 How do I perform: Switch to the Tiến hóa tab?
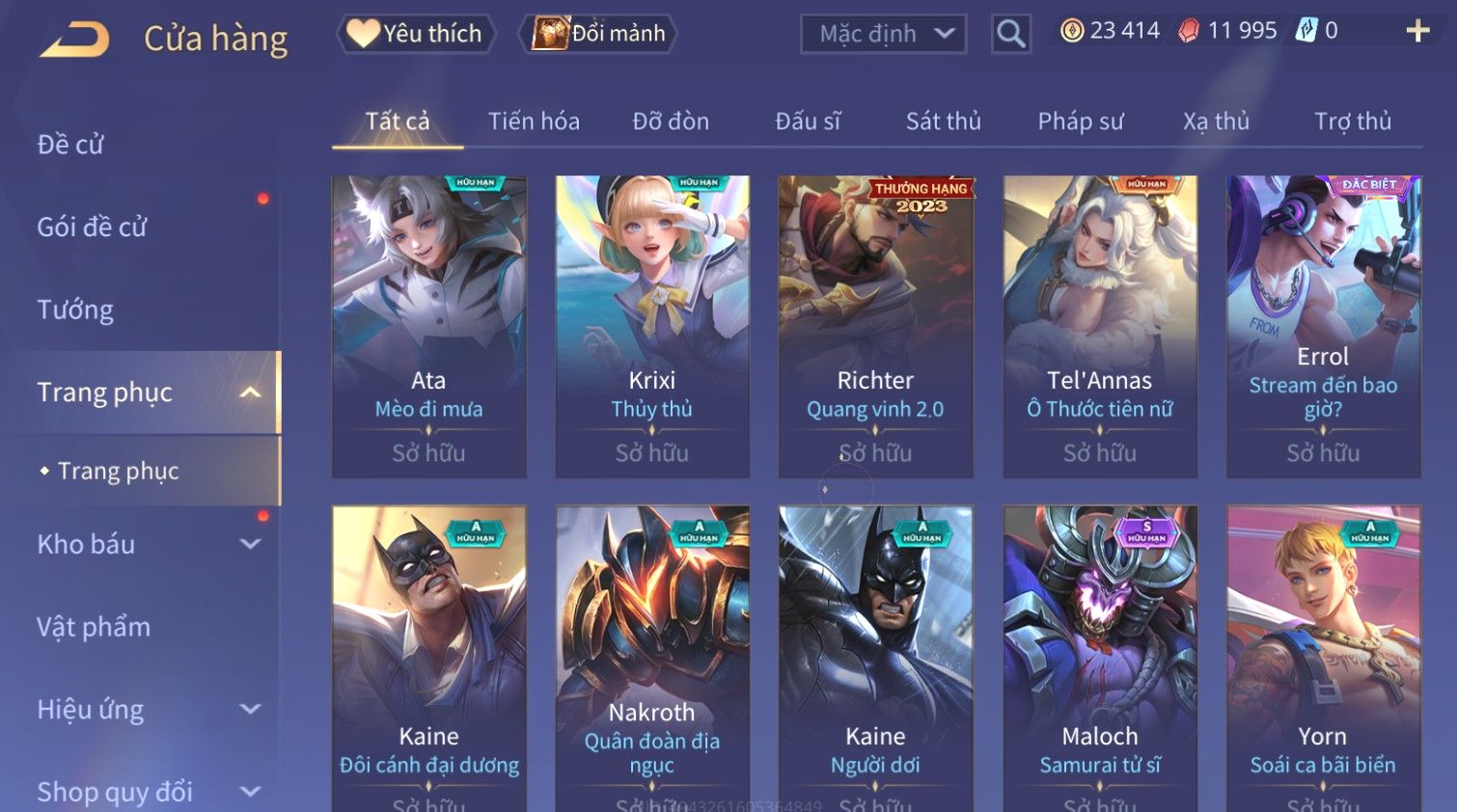(x=534, y=122)
